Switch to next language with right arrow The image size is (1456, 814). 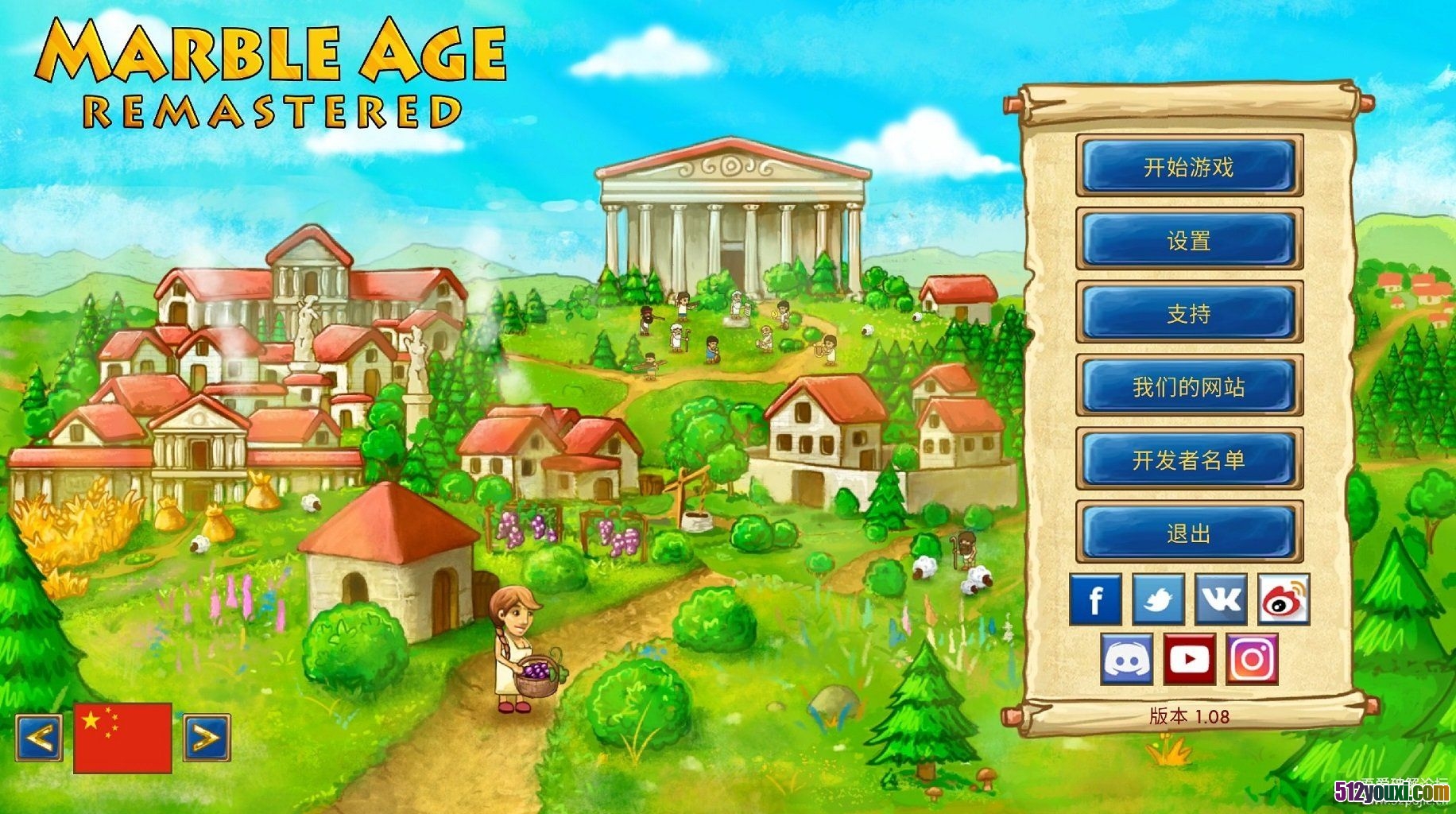pyautogui.click(x=207, y=738)
